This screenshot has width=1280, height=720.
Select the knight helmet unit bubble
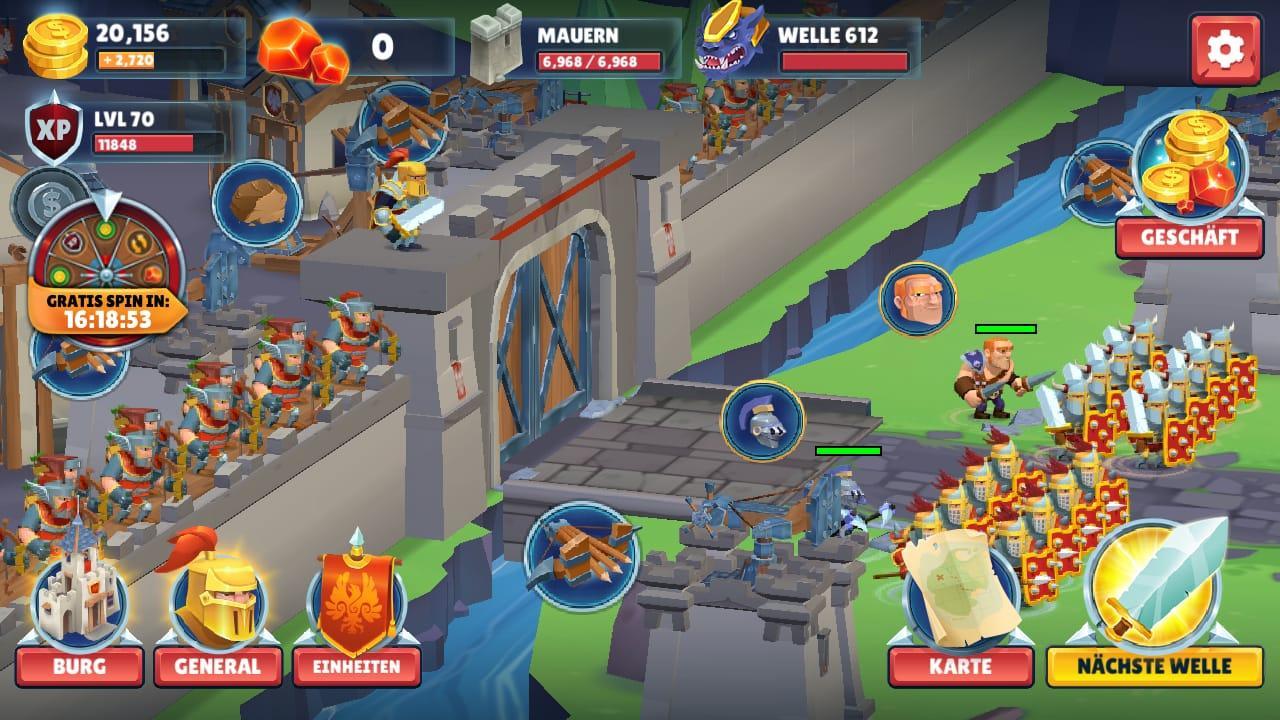click(x=762, y=420)
